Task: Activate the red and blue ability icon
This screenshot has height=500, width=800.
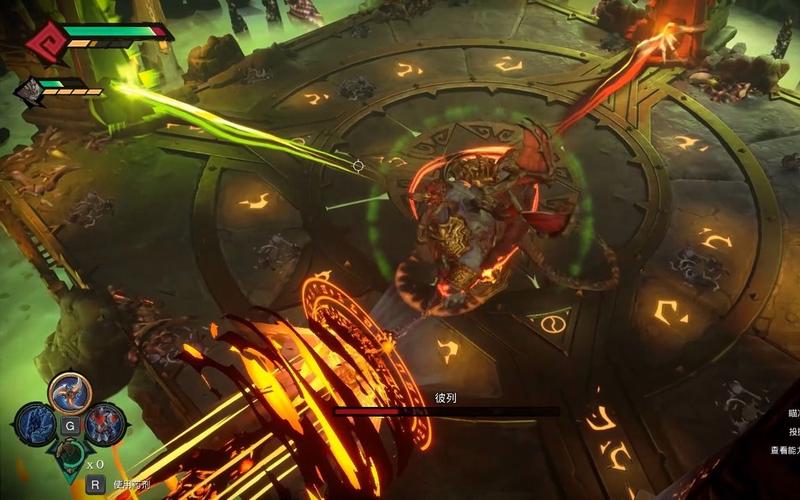Action: (102, 424)
